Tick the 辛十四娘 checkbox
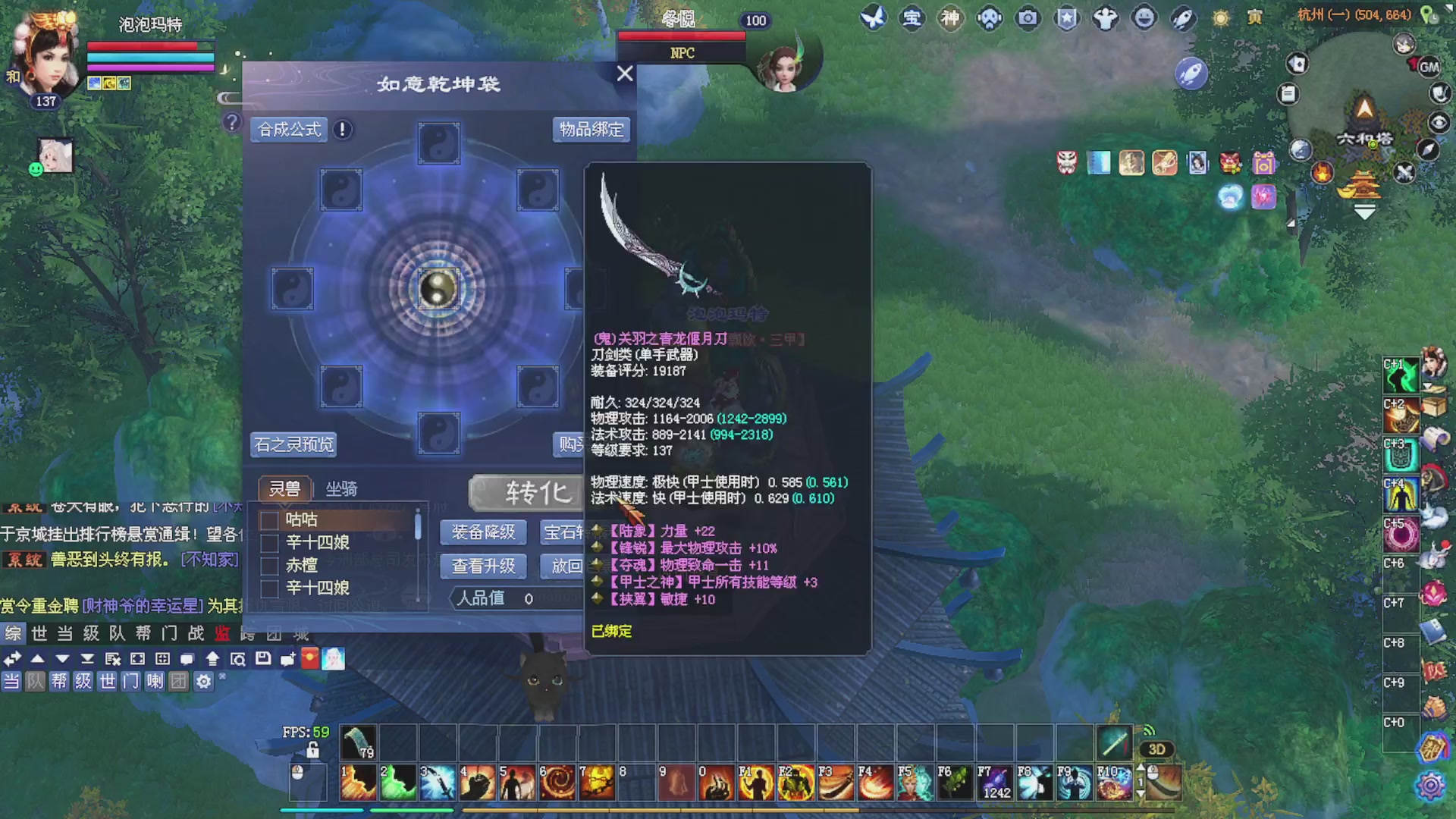Screen dimensions: 1456x819 tap(268, 541)
